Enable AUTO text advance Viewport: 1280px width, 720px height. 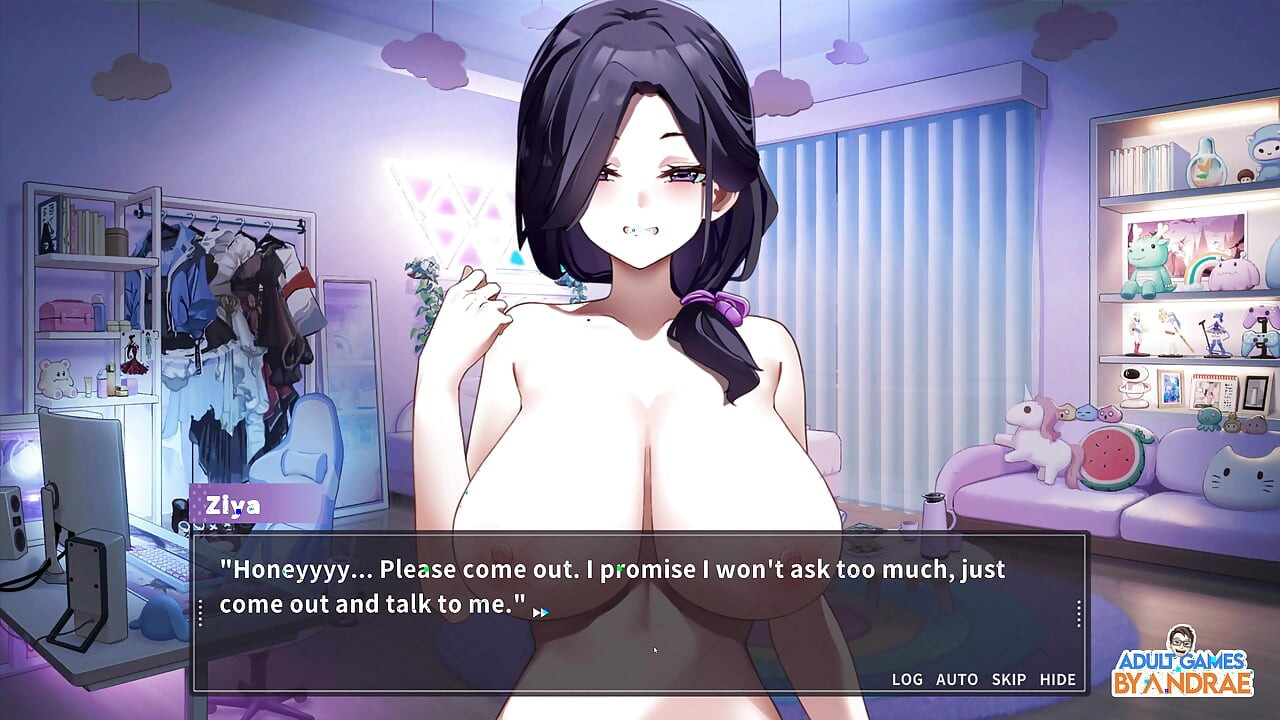pyautogui.click(x=957, y=679)
